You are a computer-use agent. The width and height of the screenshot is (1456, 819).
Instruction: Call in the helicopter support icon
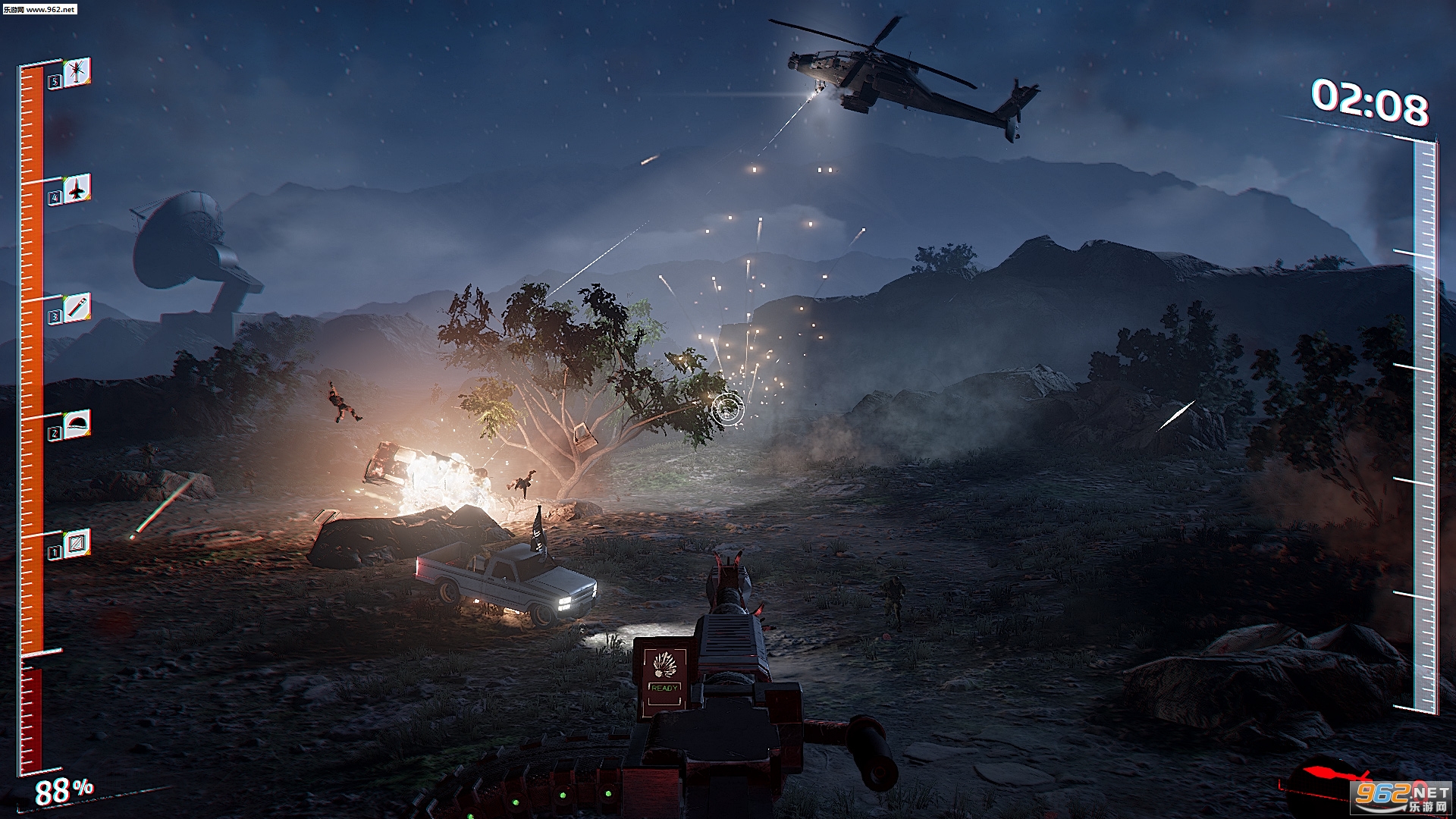[77, 73]
